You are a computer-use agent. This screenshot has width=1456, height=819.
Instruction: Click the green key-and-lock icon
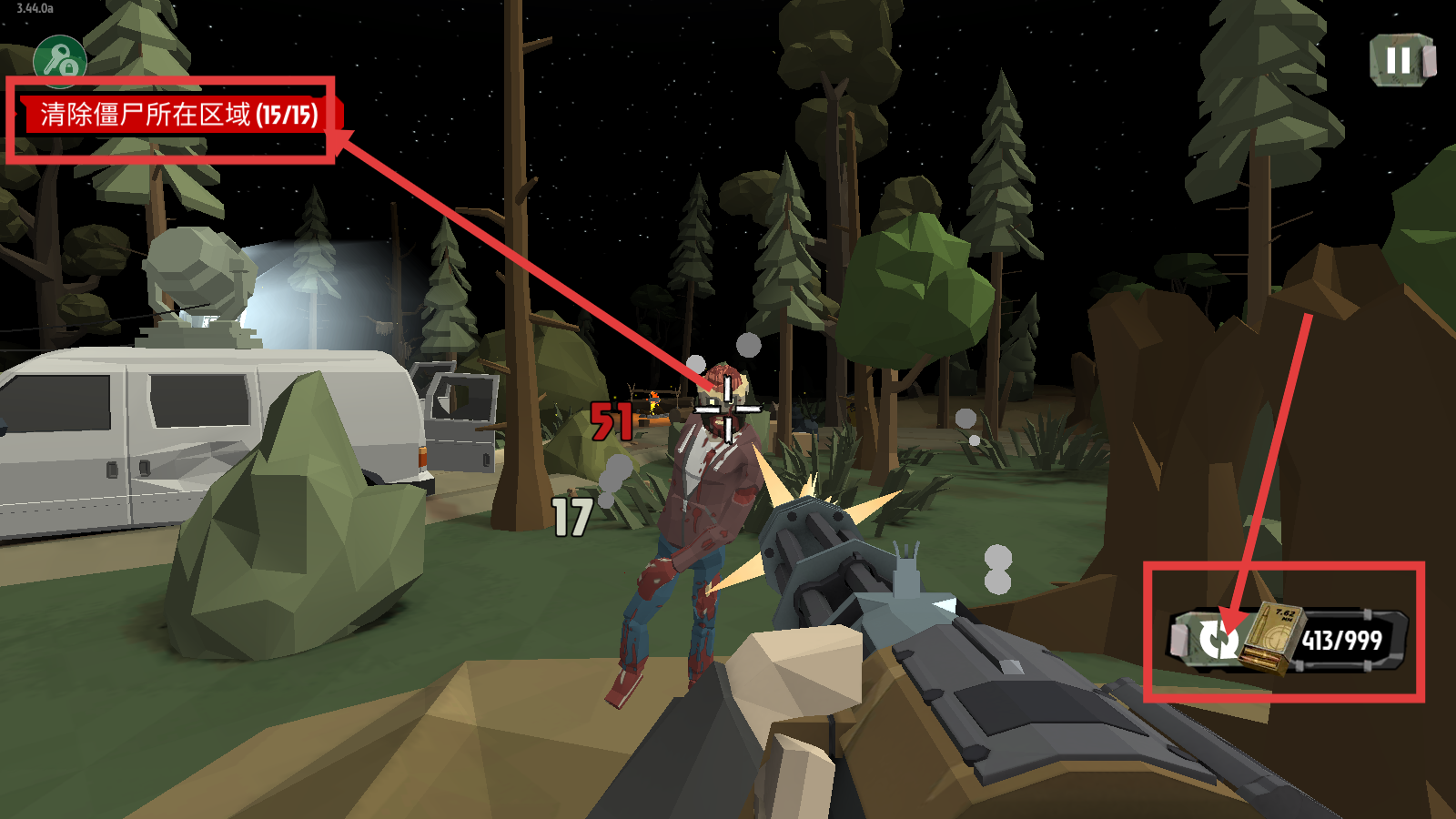pyautogui.click(x=60, y=60)
